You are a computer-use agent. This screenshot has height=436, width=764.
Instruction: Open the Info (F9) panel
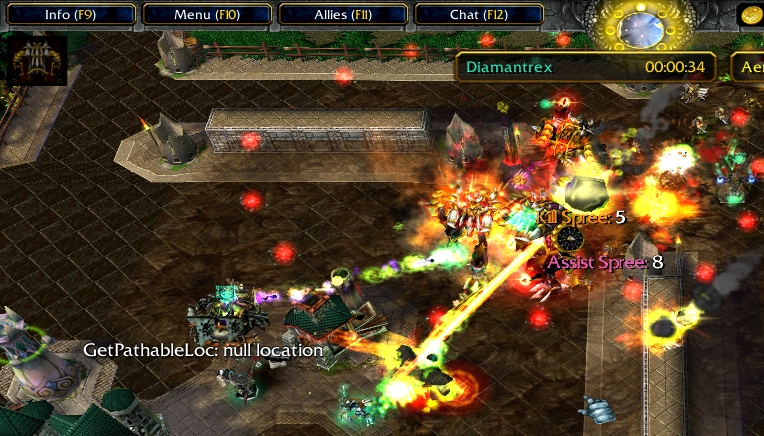pyautogui.click(x=70, y=14)
